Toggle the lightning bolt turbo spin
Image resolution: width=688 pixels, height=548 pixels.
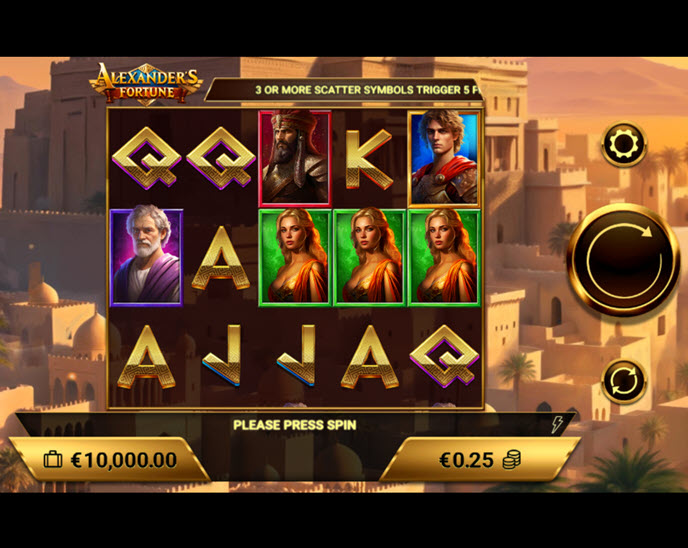(x=559, y=425)
